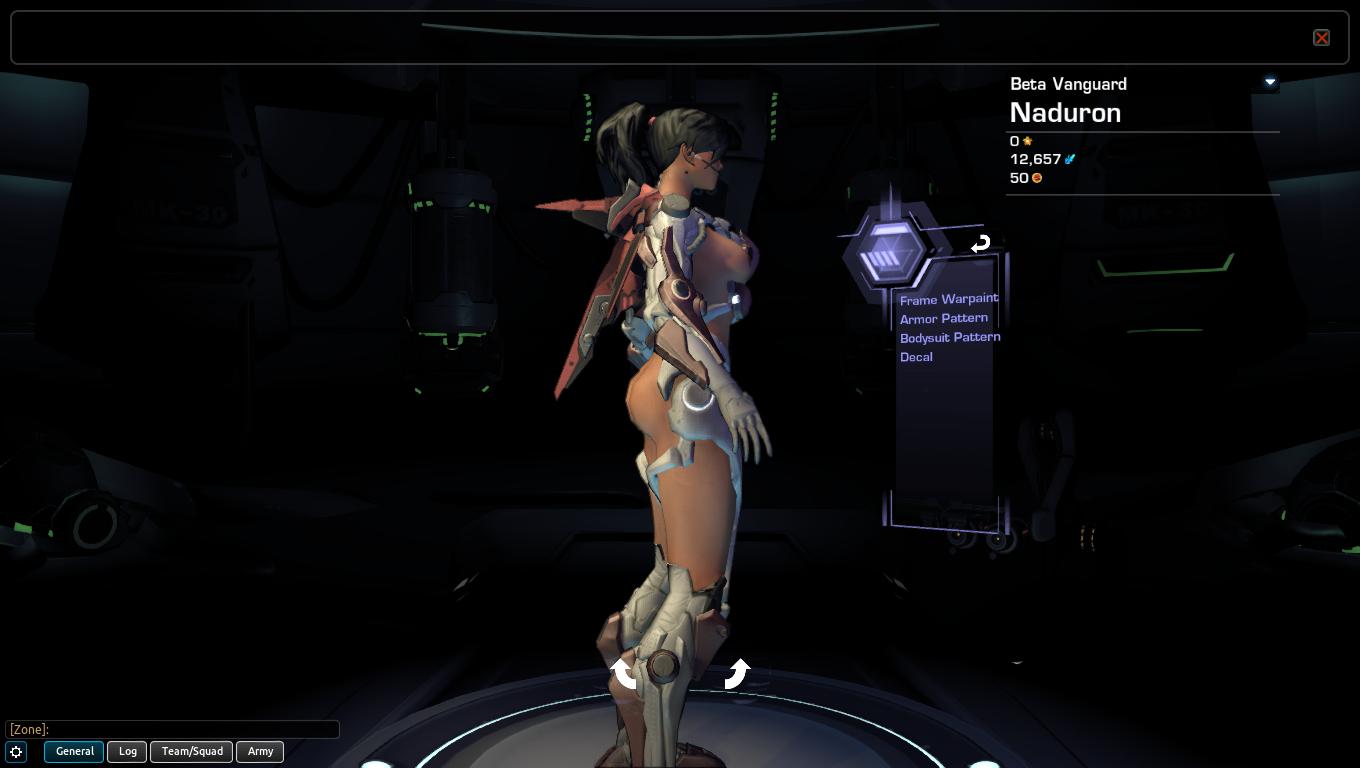Open the Decal customization option

pyautogui.click(x=916, y=357)
